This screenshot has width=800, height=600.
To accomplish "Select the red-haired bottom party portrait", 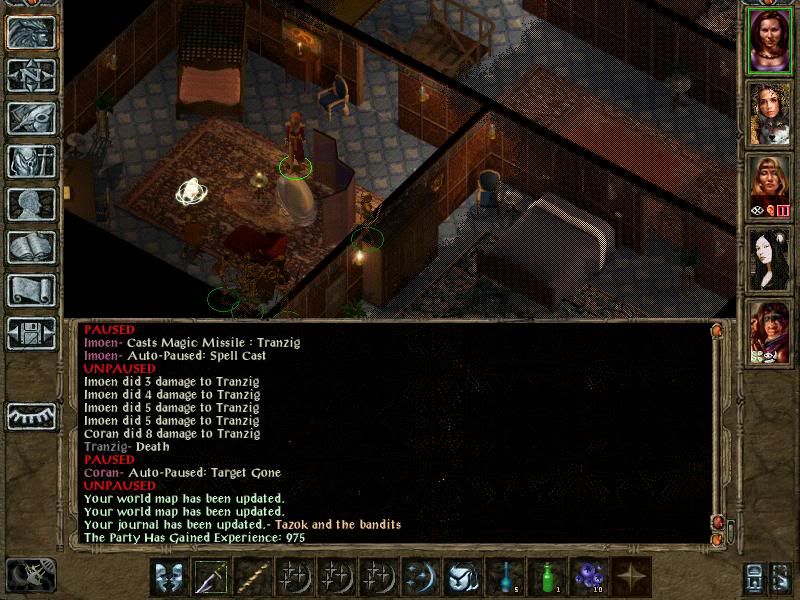I will 769,331.
